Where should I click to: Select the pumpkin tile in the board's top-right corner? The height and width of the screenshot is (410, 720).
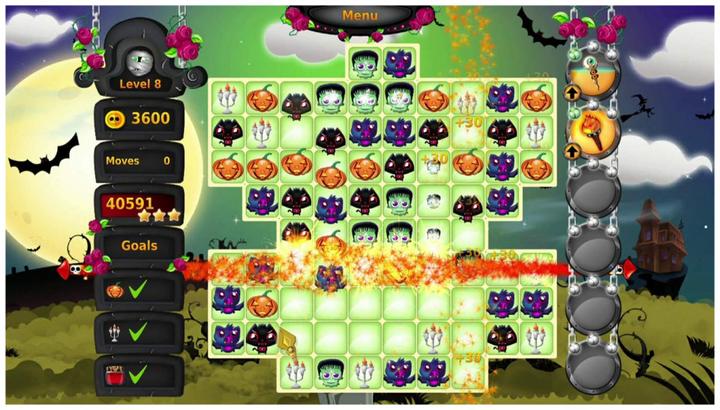535,98
